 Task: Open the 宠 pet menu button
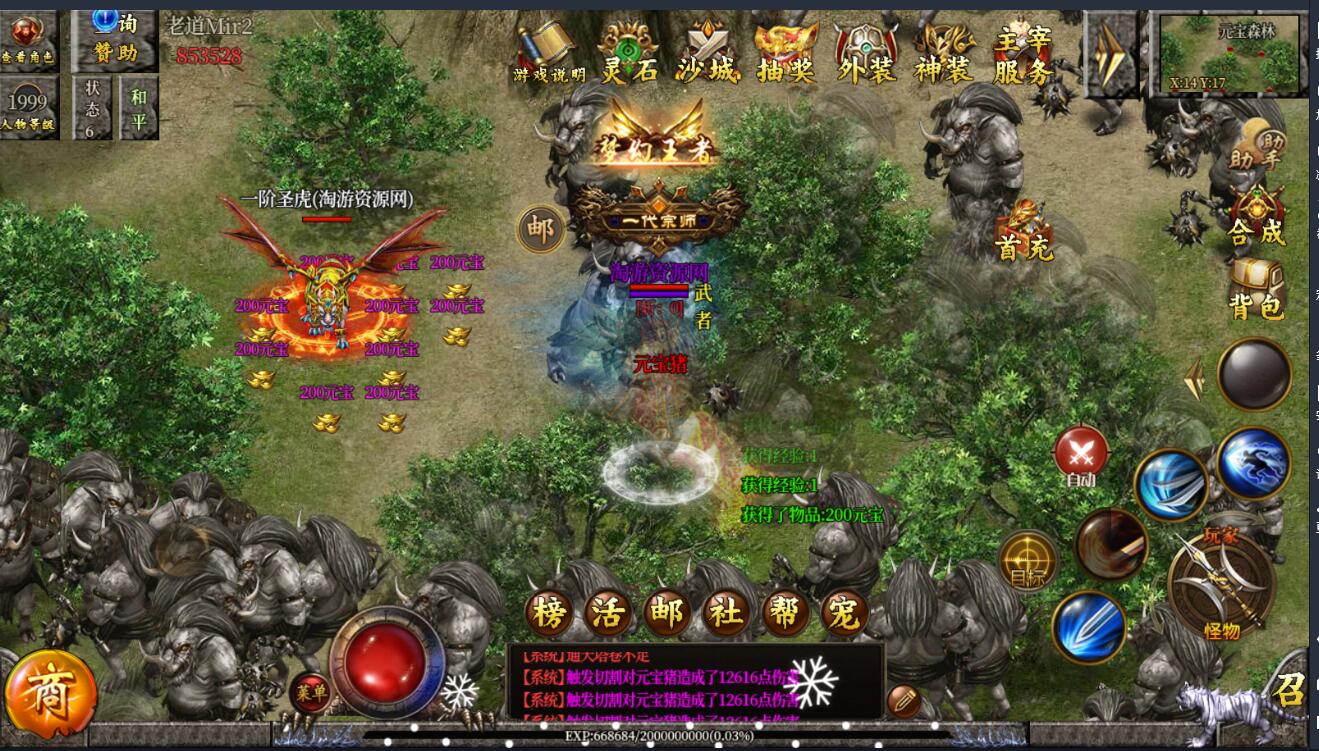pyautogui.click(x=845, y=612)
